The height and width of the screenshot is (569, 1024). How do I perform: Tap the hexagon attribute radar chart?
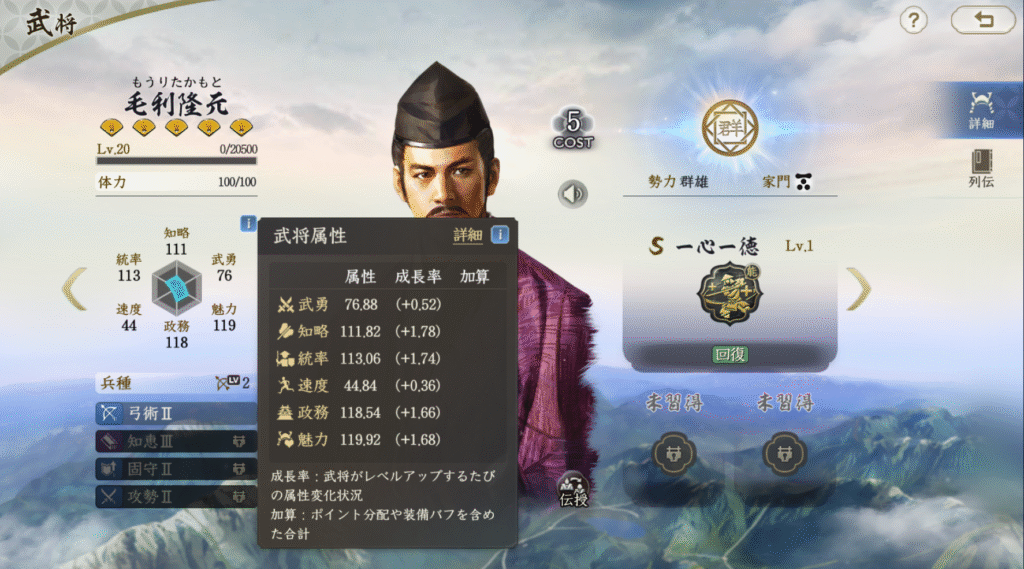[177, 288]
